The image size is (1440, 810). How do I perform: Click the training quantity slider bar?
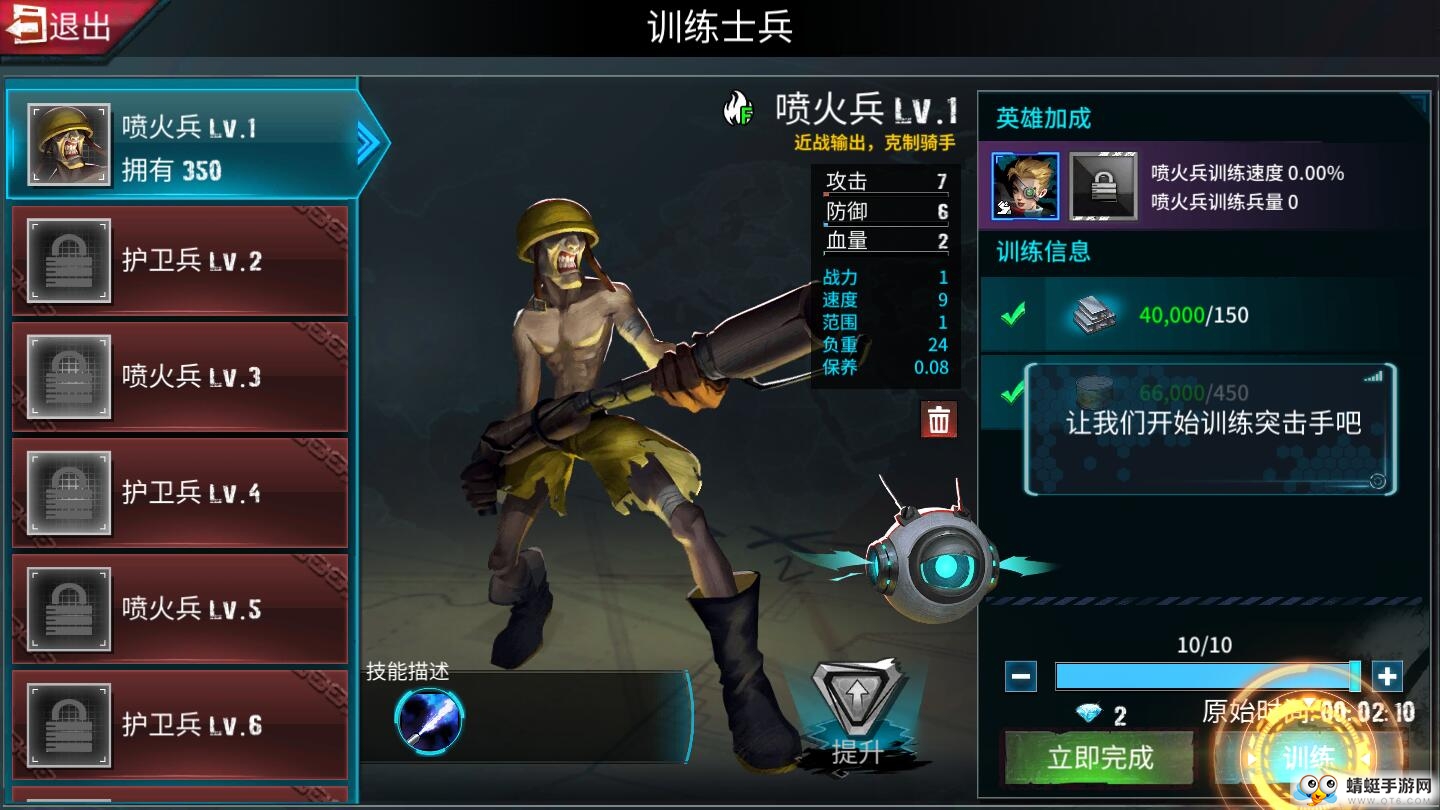tap(1205, 677)
